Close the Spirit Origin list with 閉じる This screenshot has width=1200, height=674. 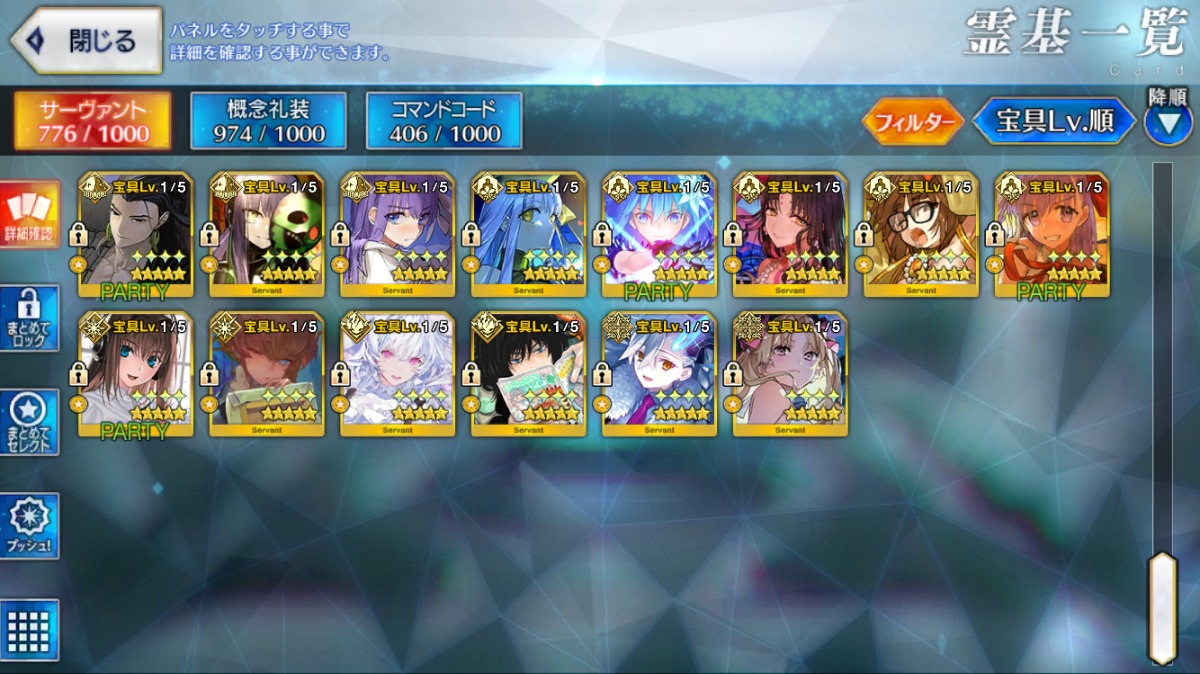pyautogui.click(x=86, y=40)
